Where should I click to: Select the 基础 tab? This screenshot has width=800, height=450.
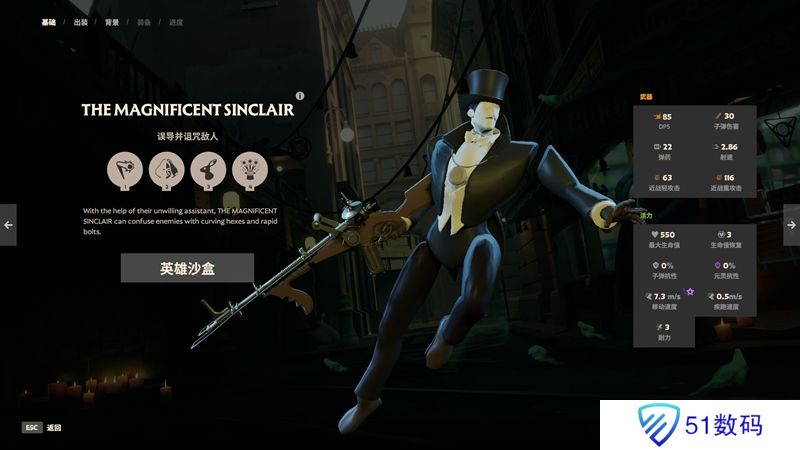48,22
